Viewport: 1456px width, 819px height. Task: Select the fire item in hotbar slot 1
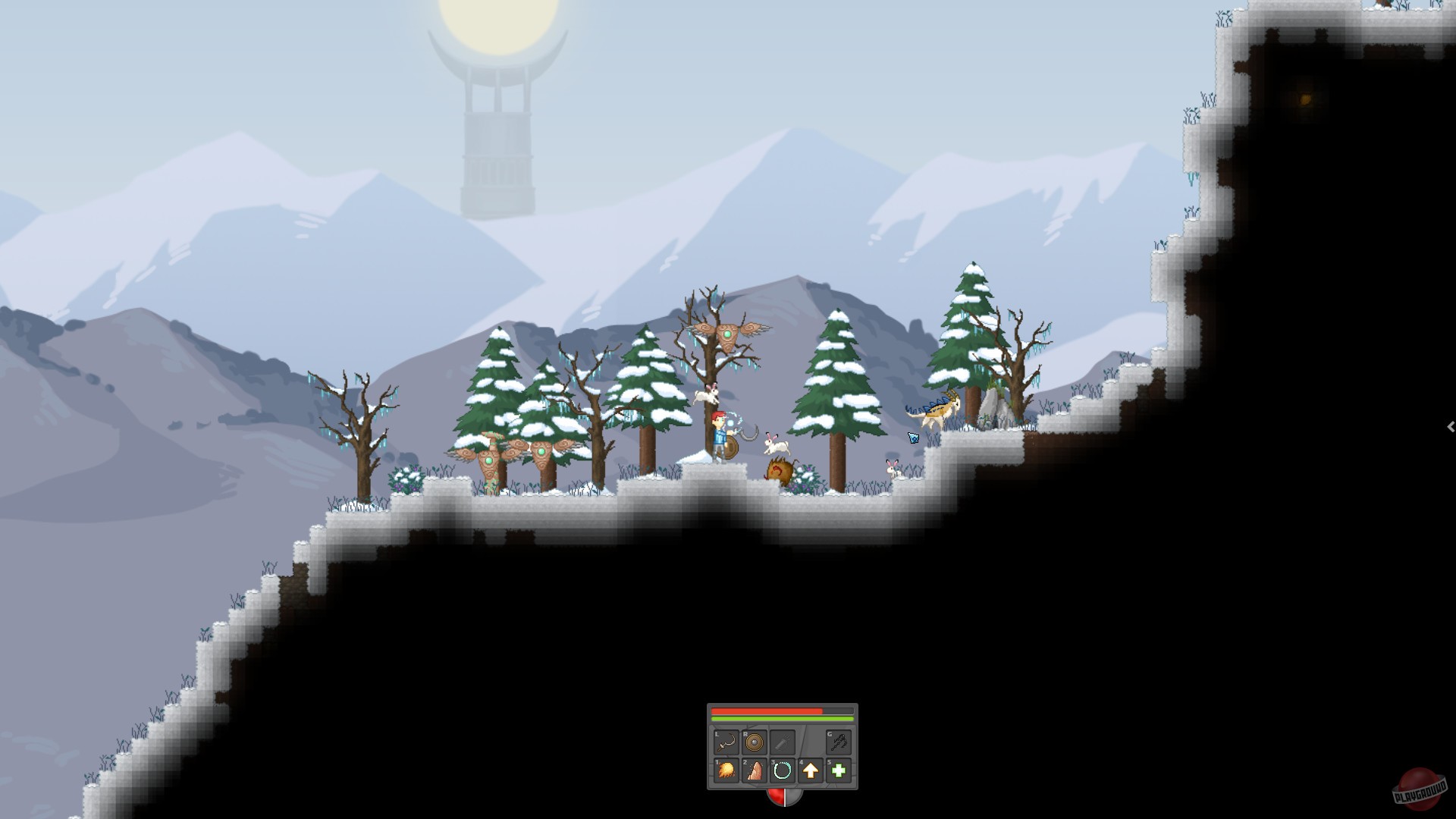(x=726, y=770)
